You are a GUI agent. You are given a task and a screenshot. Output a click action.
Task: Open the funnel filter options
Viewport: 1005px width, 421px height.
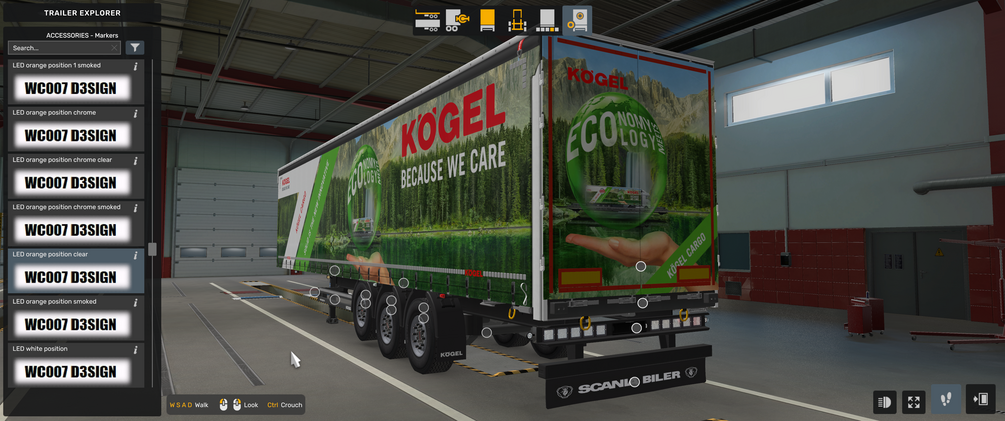tap(135, 48)
